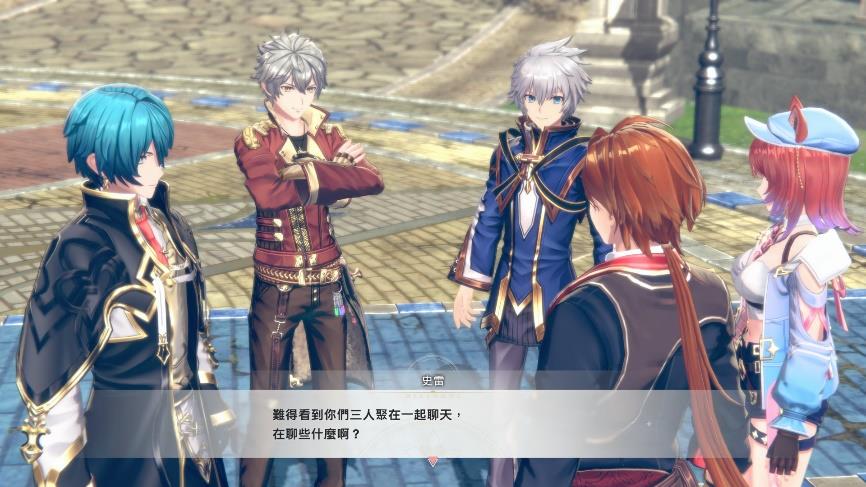The height and width of the screenshot is (487, 866).
Task: Click the red dialogue advance arrow
Action: pyautogui.click(x=432, y=461)
